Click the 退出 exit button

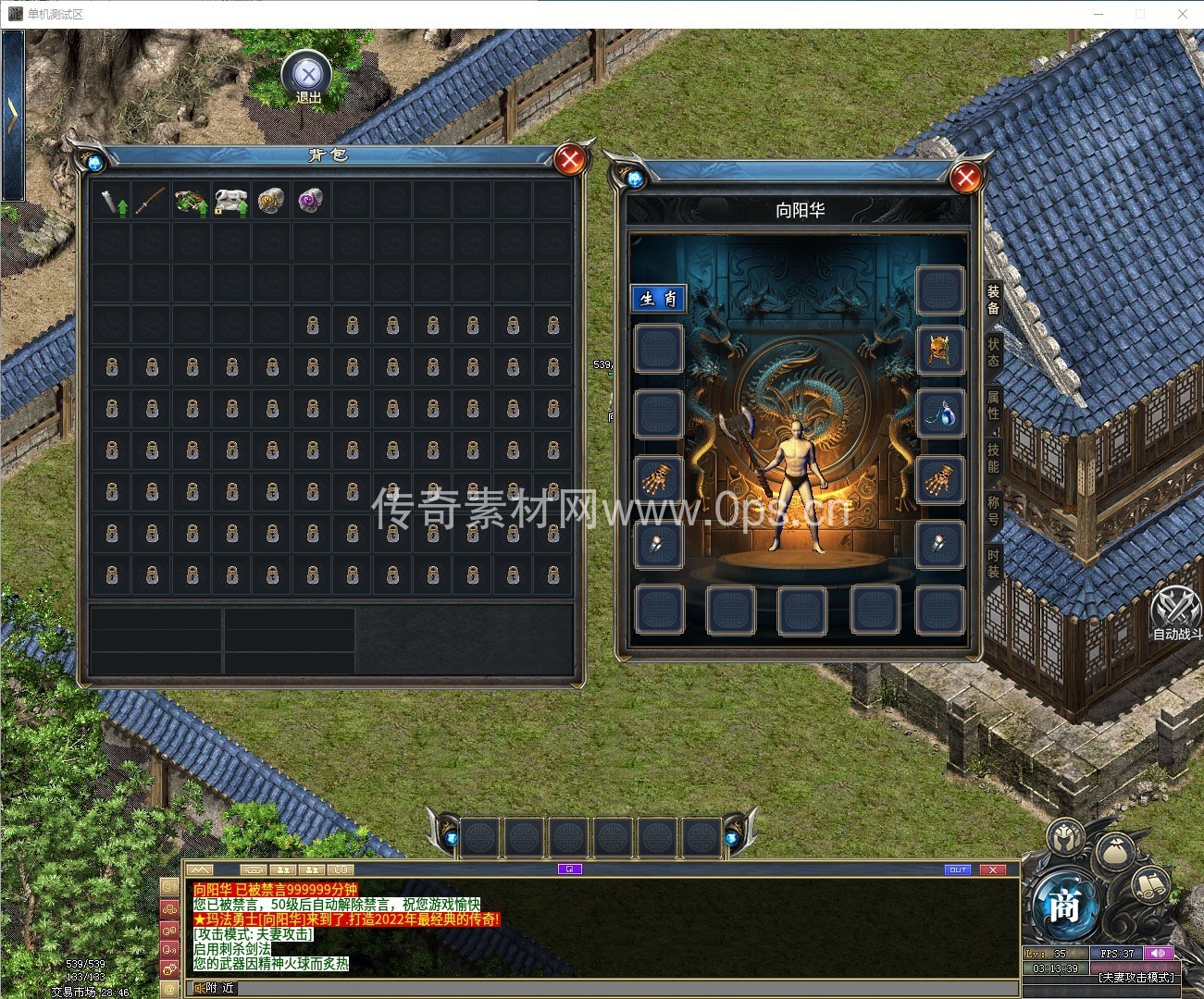click(x=309, y=78)
